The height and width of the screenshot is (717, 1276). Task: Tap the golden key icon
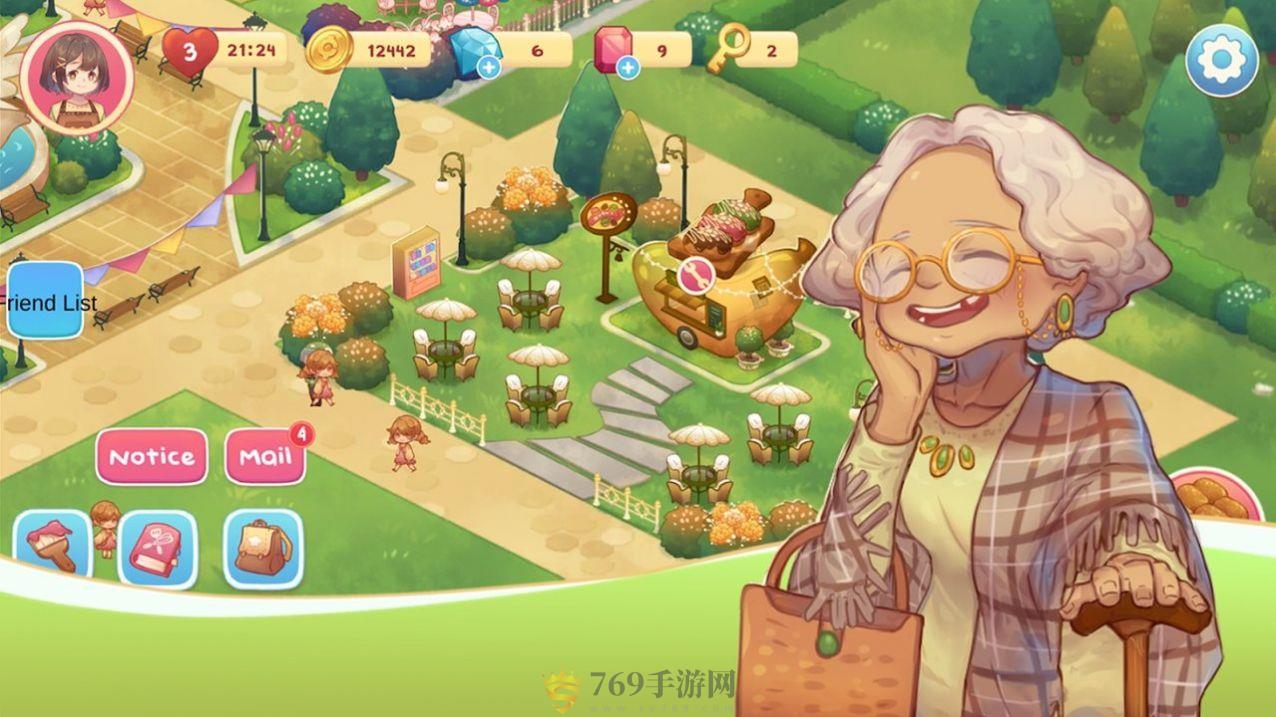click(x=728, y=48)
